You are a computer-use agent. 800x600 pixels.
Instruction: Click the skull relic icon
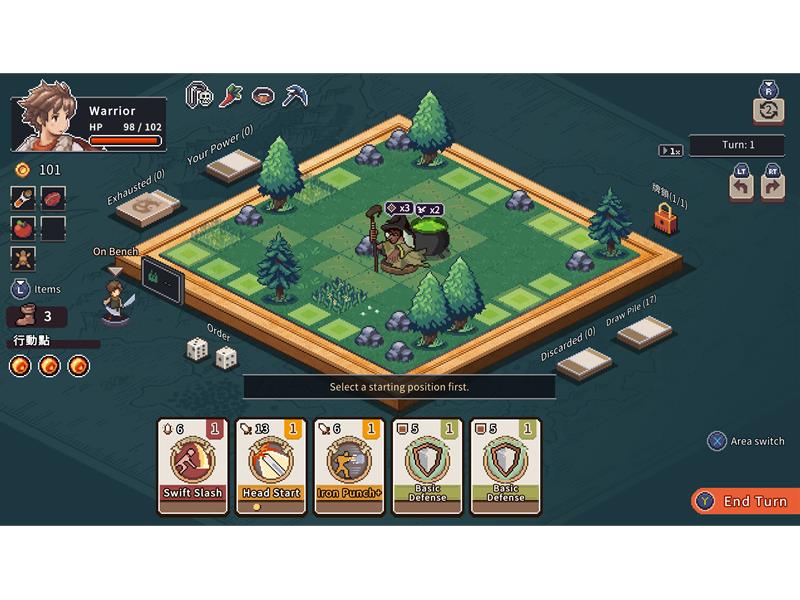tap(200, 96)
